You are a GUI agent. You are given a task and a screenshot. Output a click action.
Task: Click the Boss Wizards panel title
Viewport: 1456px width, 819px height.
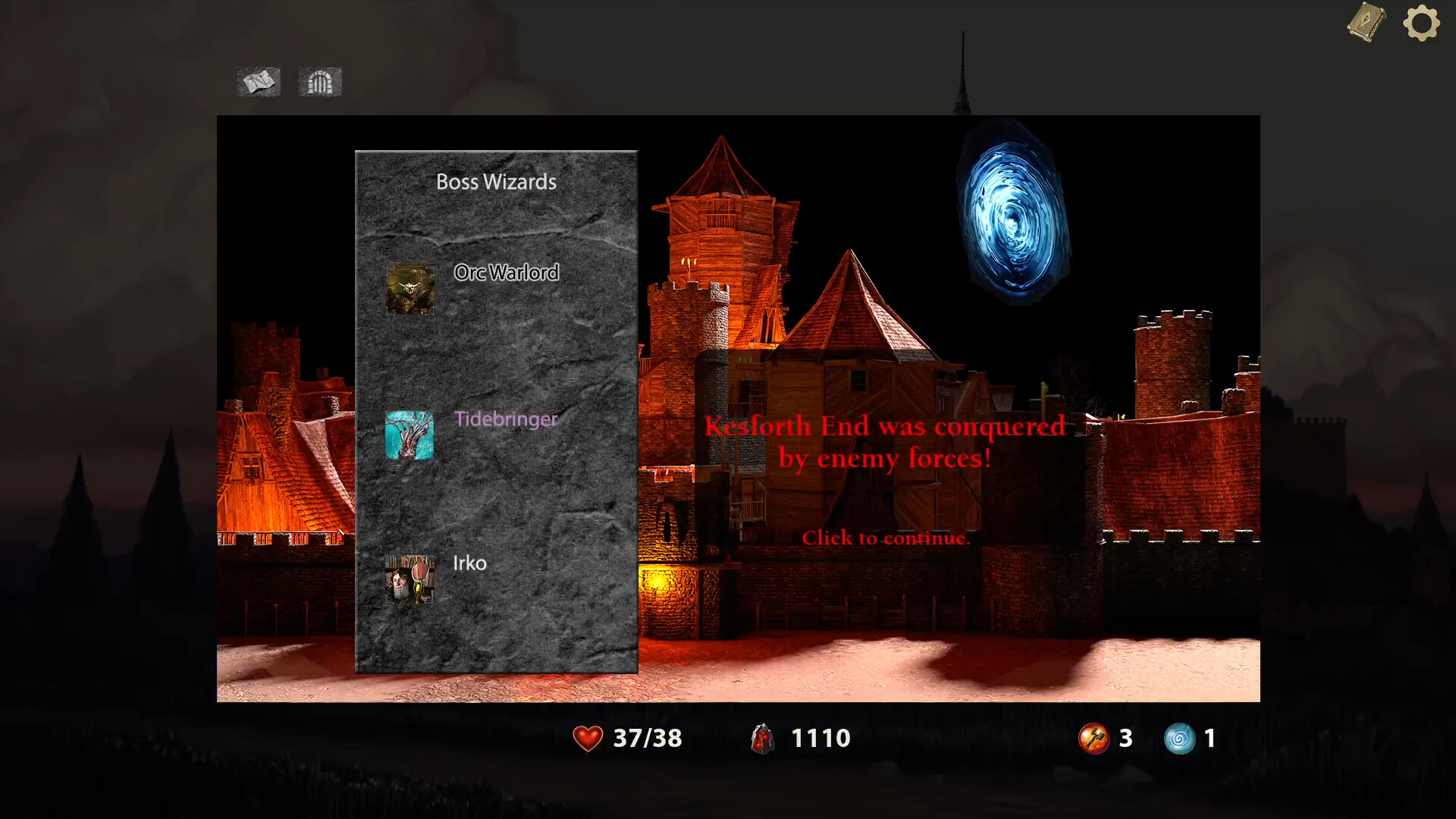[x=496, y=182]
